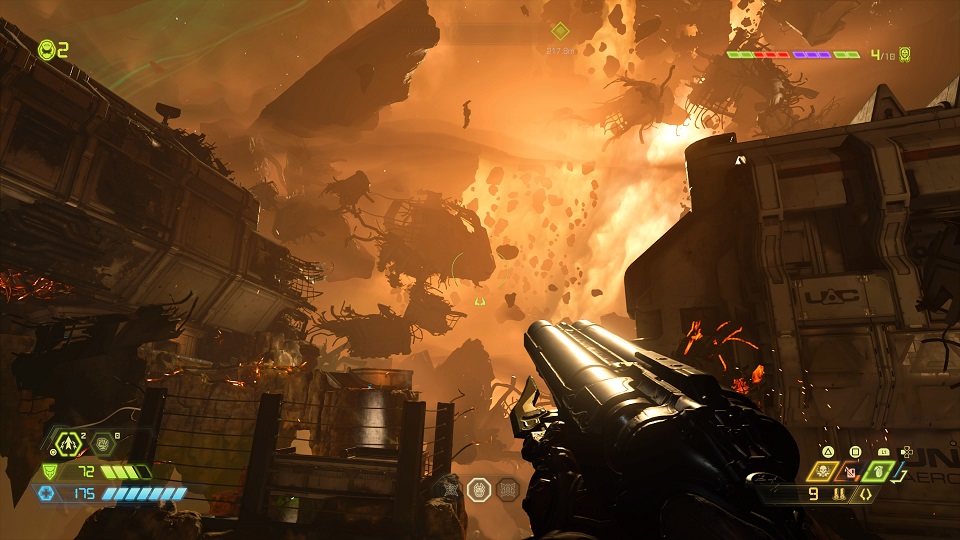
Task: Select the orange flame belch slot
Action: click(x=851, y=470)
